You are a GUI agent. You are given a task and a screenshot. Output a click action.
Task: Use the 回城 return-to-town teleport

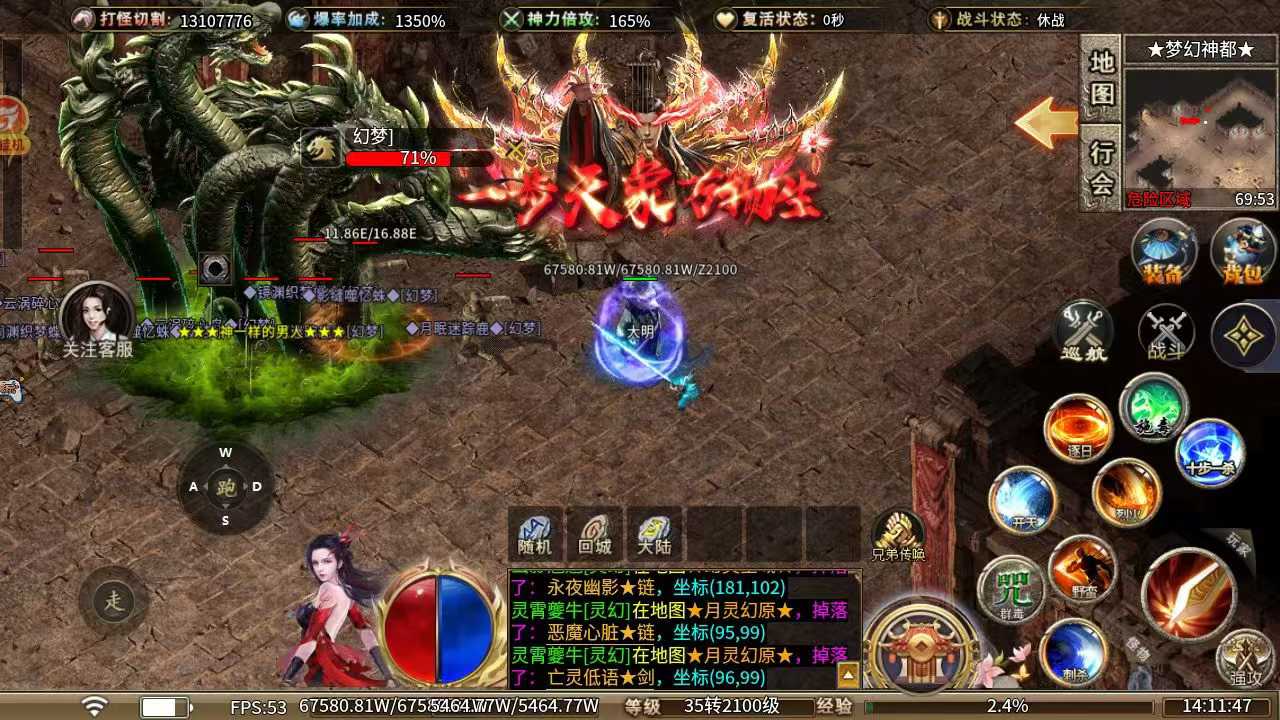[x=595, y=535]
